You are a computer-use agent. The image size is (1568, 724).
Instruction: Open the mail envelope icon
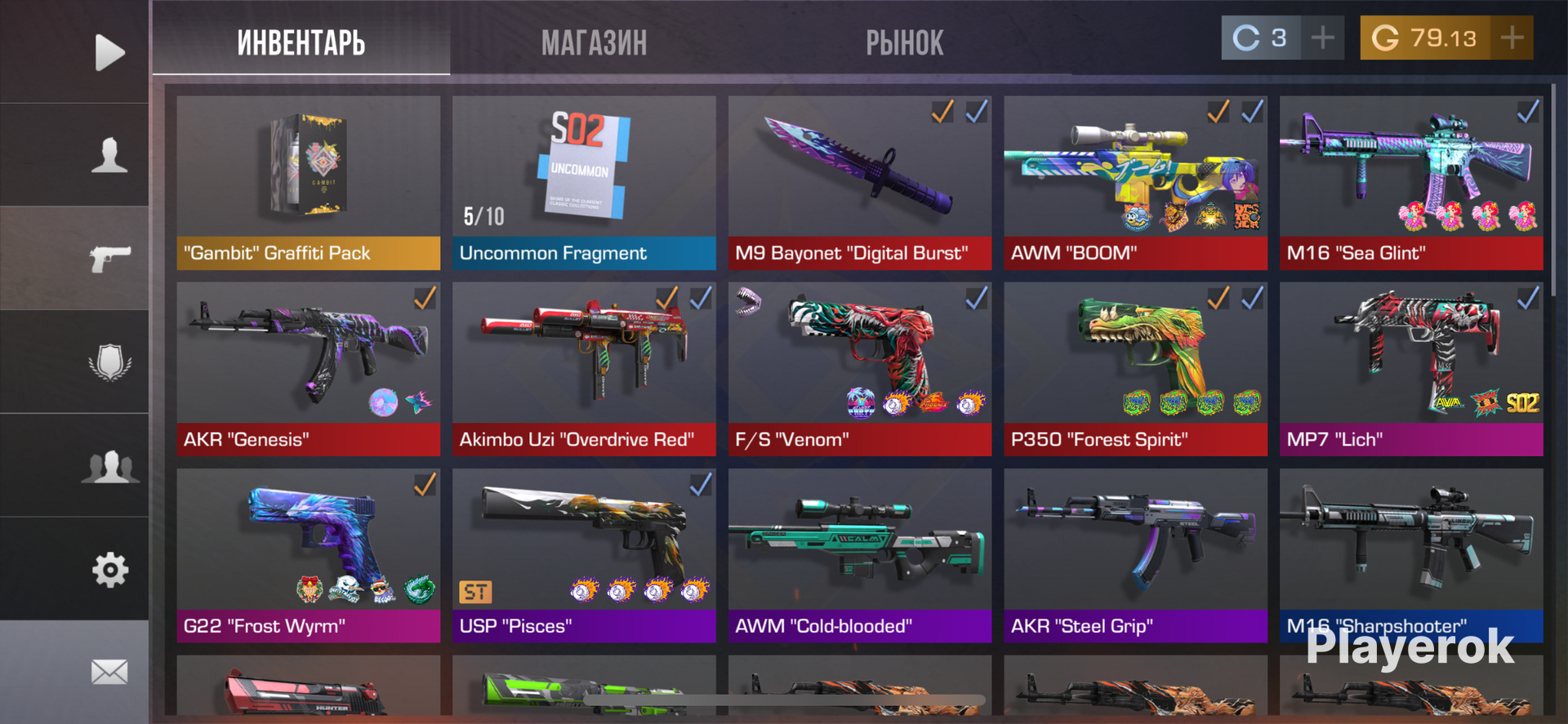[x=109, y=672]
